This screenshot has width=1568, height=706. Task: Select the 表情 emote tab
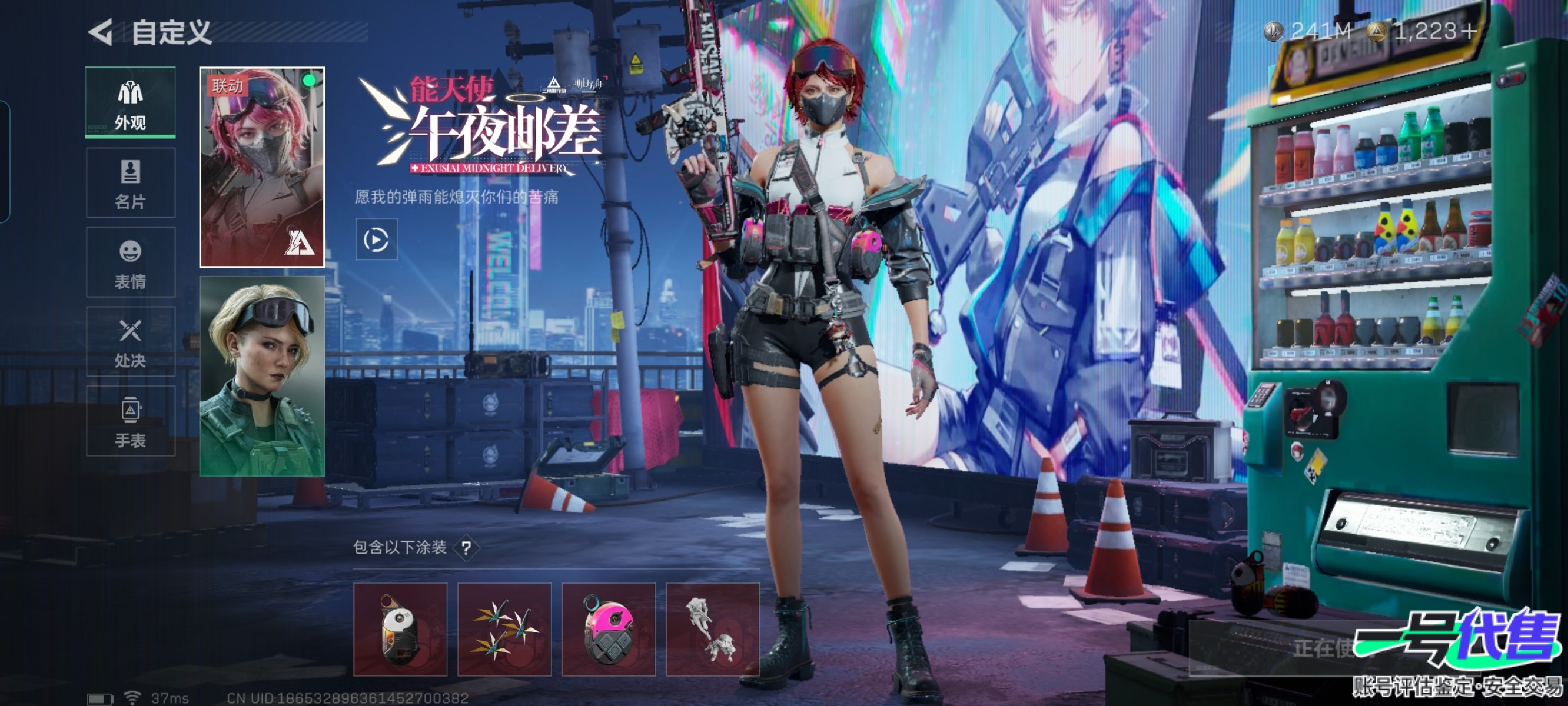click(130, 262)
